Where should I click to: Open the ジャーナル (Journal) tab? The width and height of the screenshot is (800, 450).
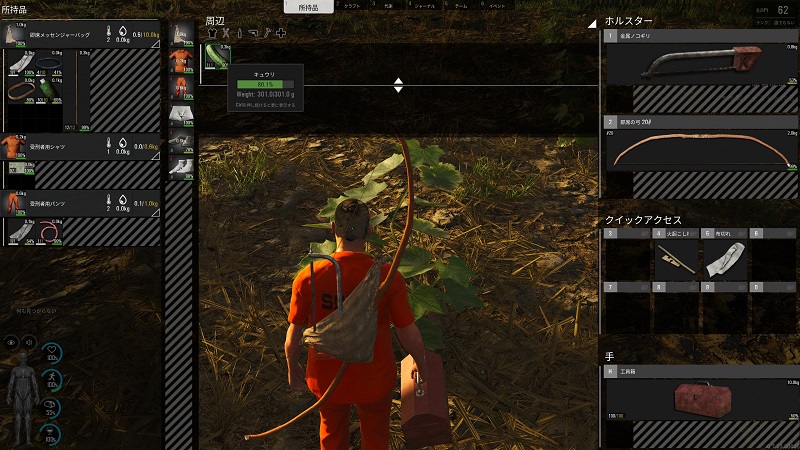[x=424, y=6]
